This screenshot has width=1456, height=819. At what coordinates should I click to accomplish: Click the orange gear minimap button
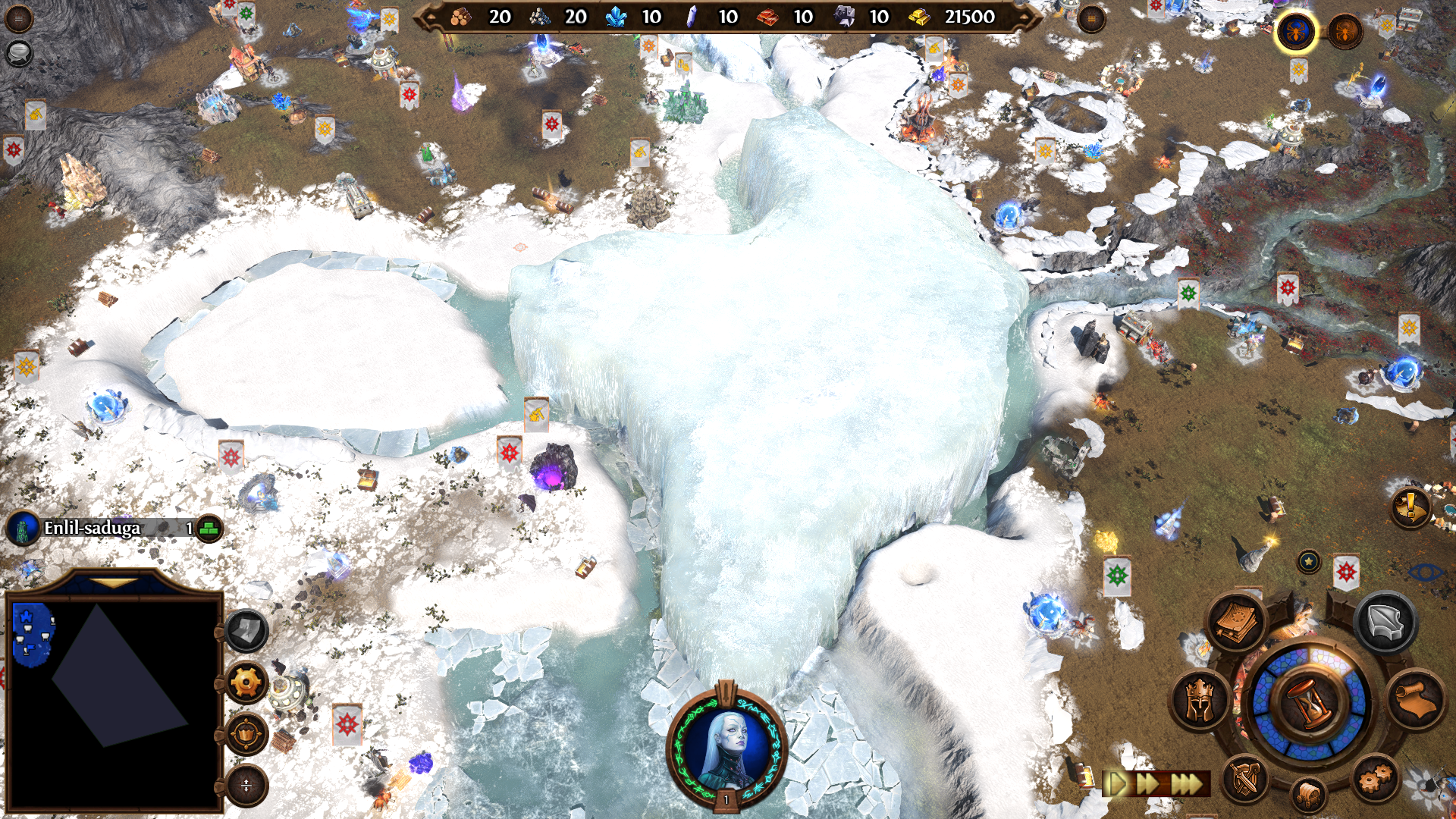point(246,682)
